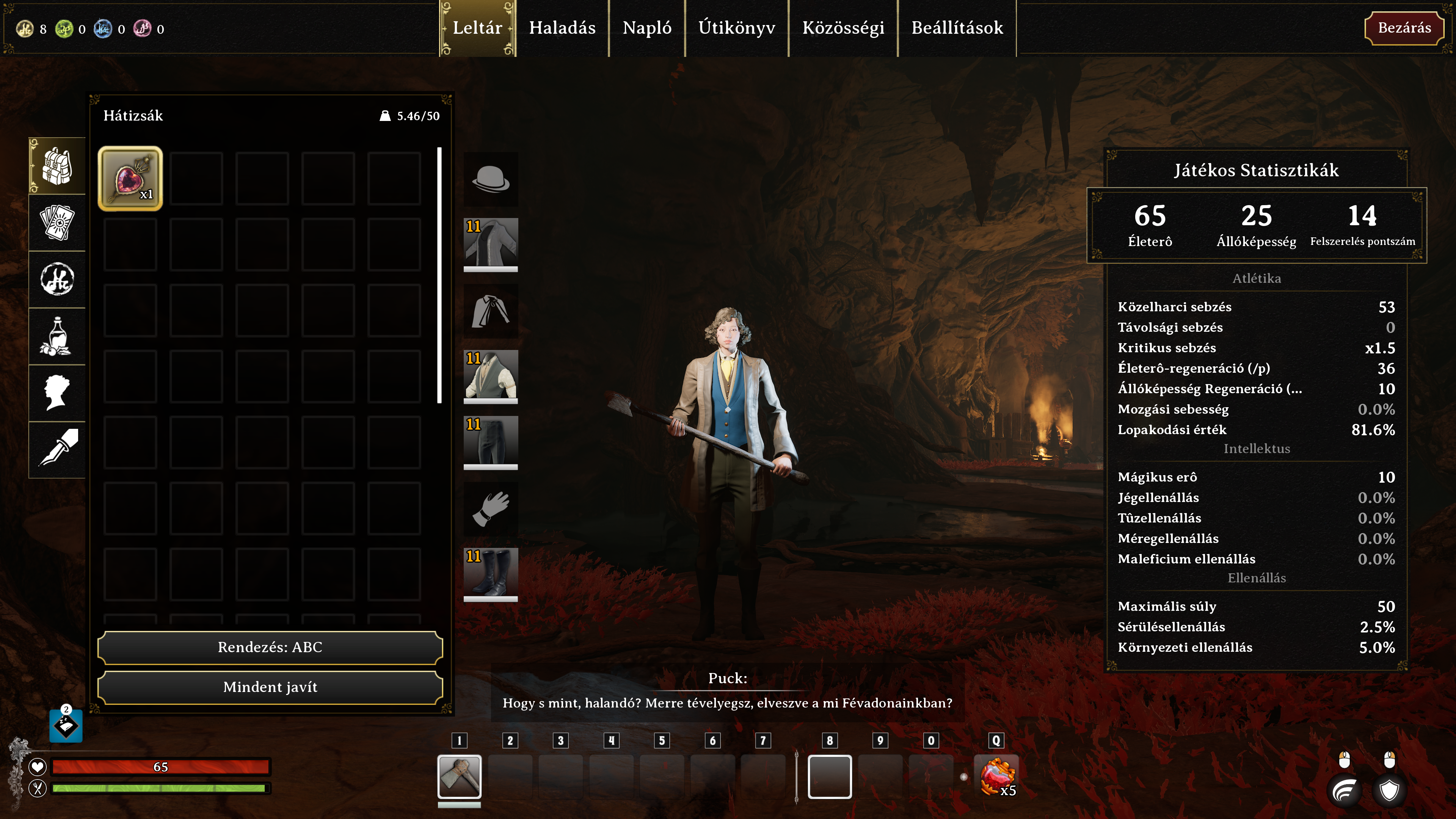Open the backpack inventory category
This screenshot has height=819, width=1456.
pyautogui.click(x=57, y=166)
